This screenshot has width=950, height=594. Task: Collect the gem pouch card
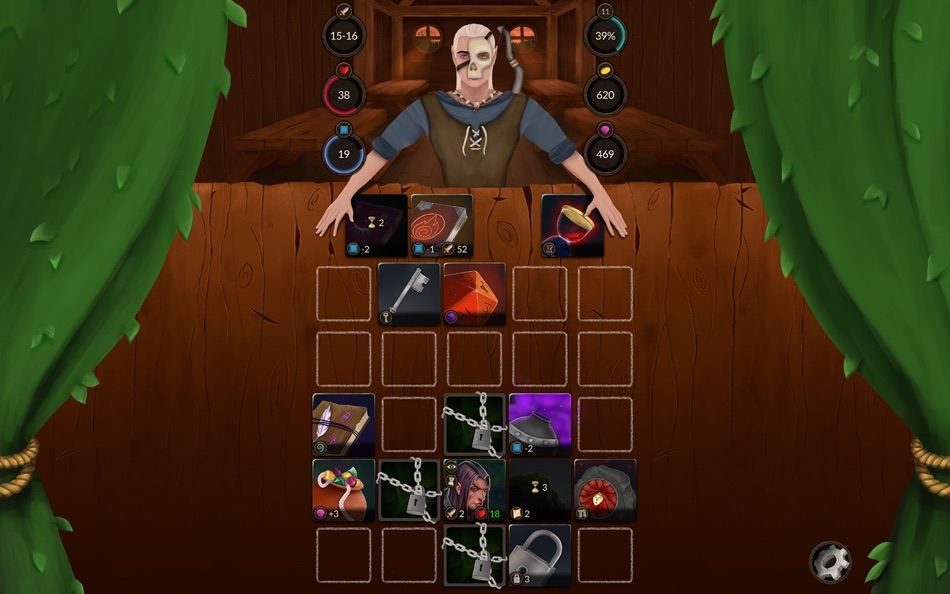pos(344,489)
